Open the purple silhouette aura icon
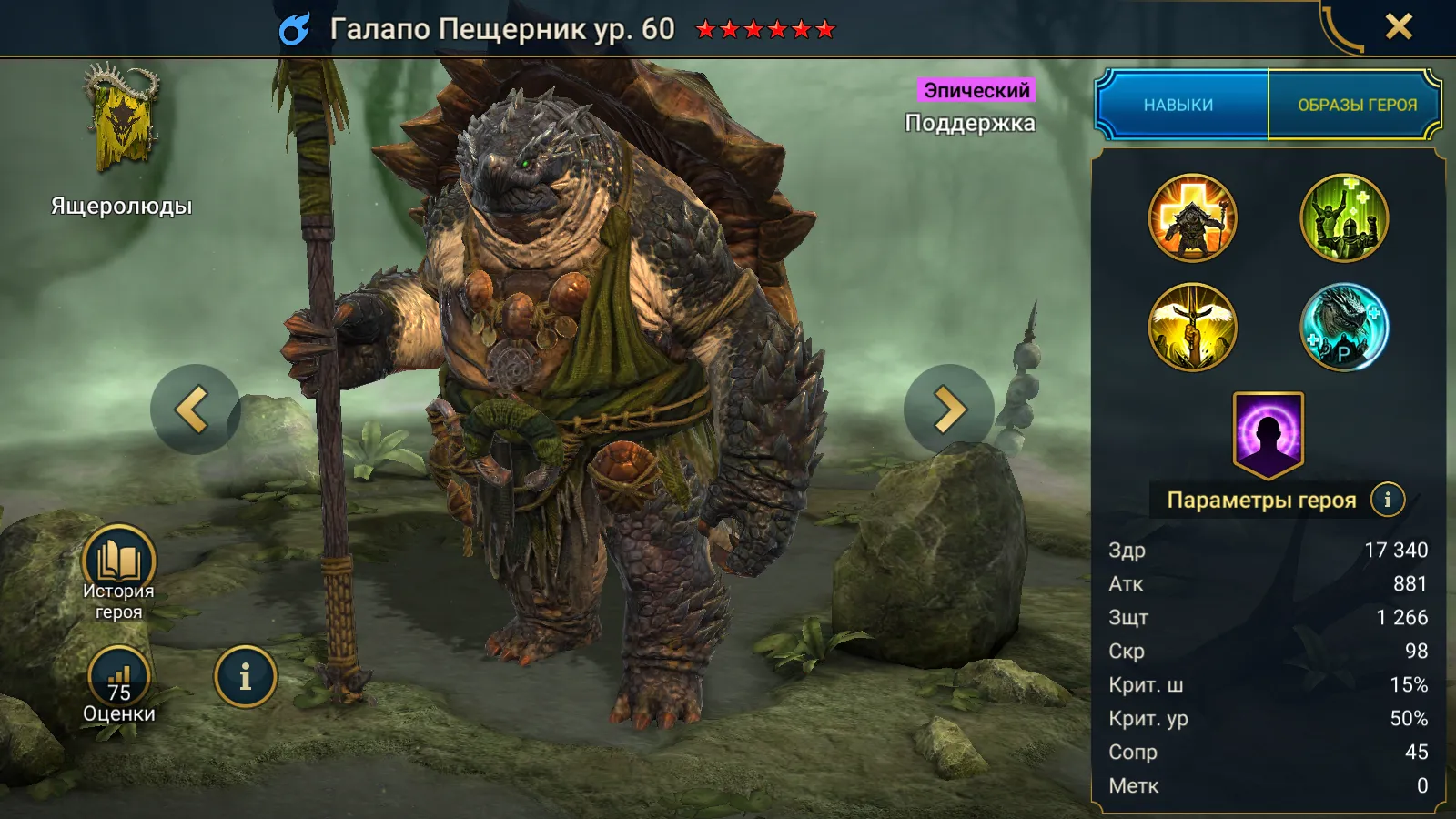Viewport: 1456px width, 819px height. [x=1268, y=434]
